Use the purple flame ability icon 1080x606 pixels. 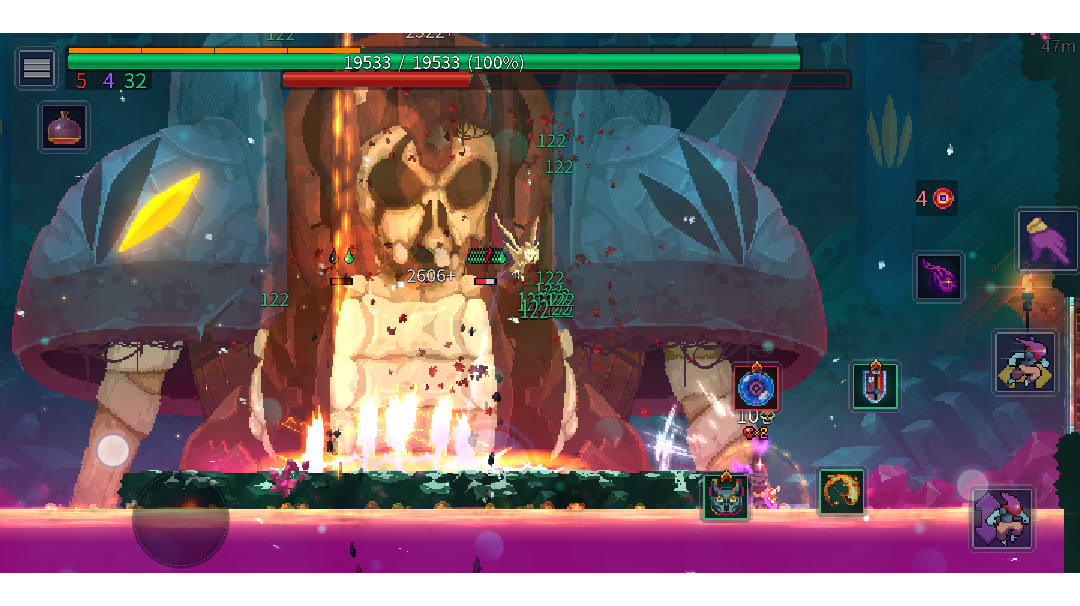939,276
